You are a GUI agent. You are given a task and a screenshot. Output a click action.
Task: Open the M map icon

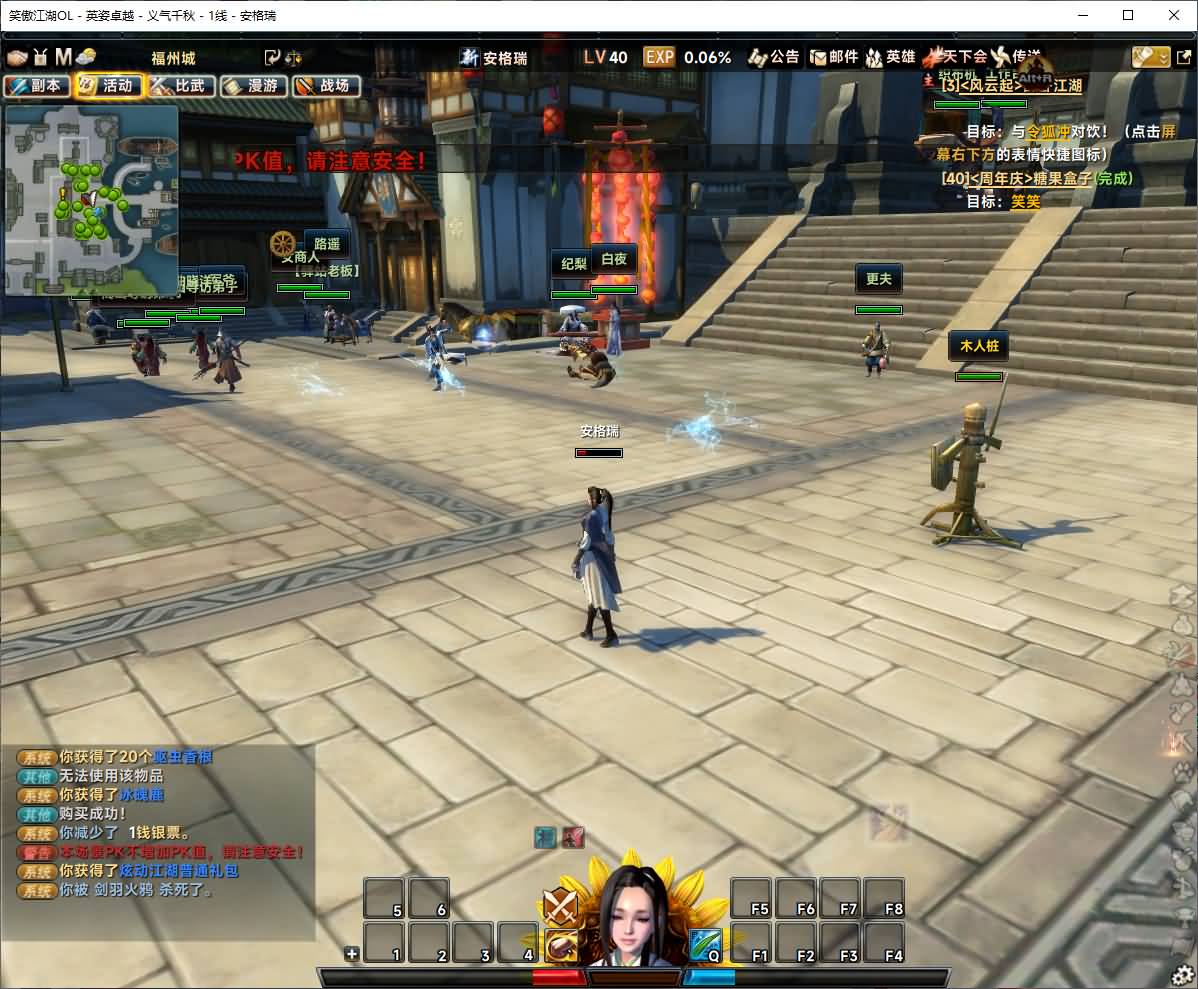click(63, 57)
